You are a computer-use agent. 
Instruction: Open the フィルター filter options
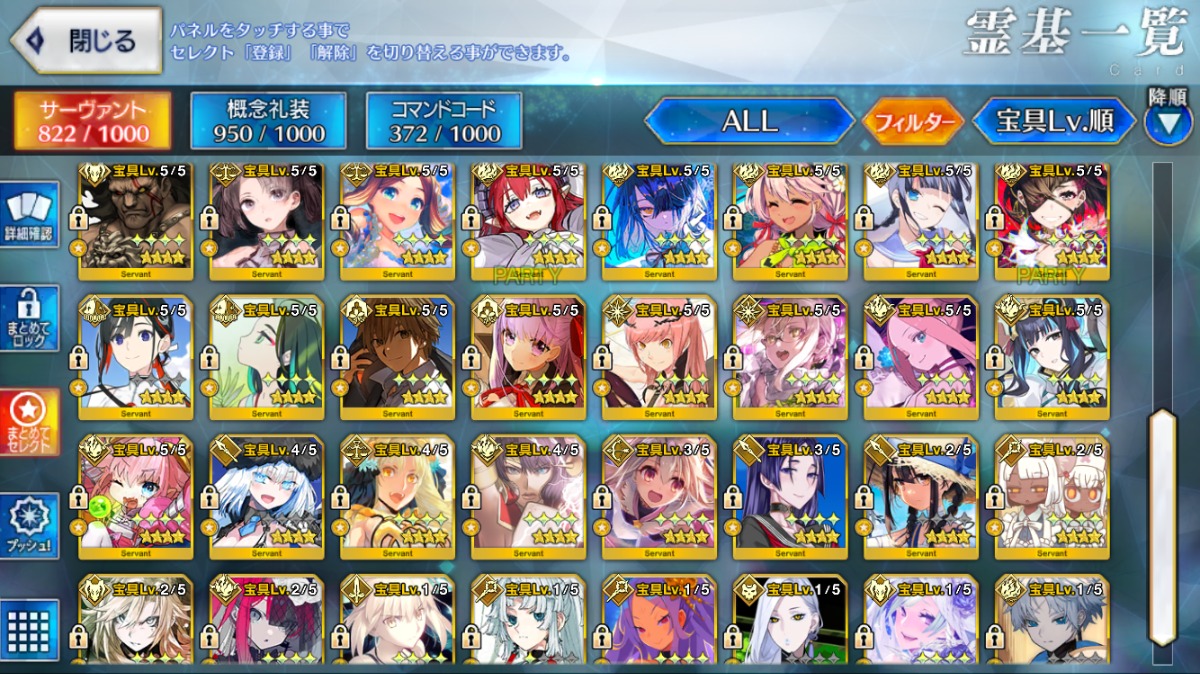[913, 122]
